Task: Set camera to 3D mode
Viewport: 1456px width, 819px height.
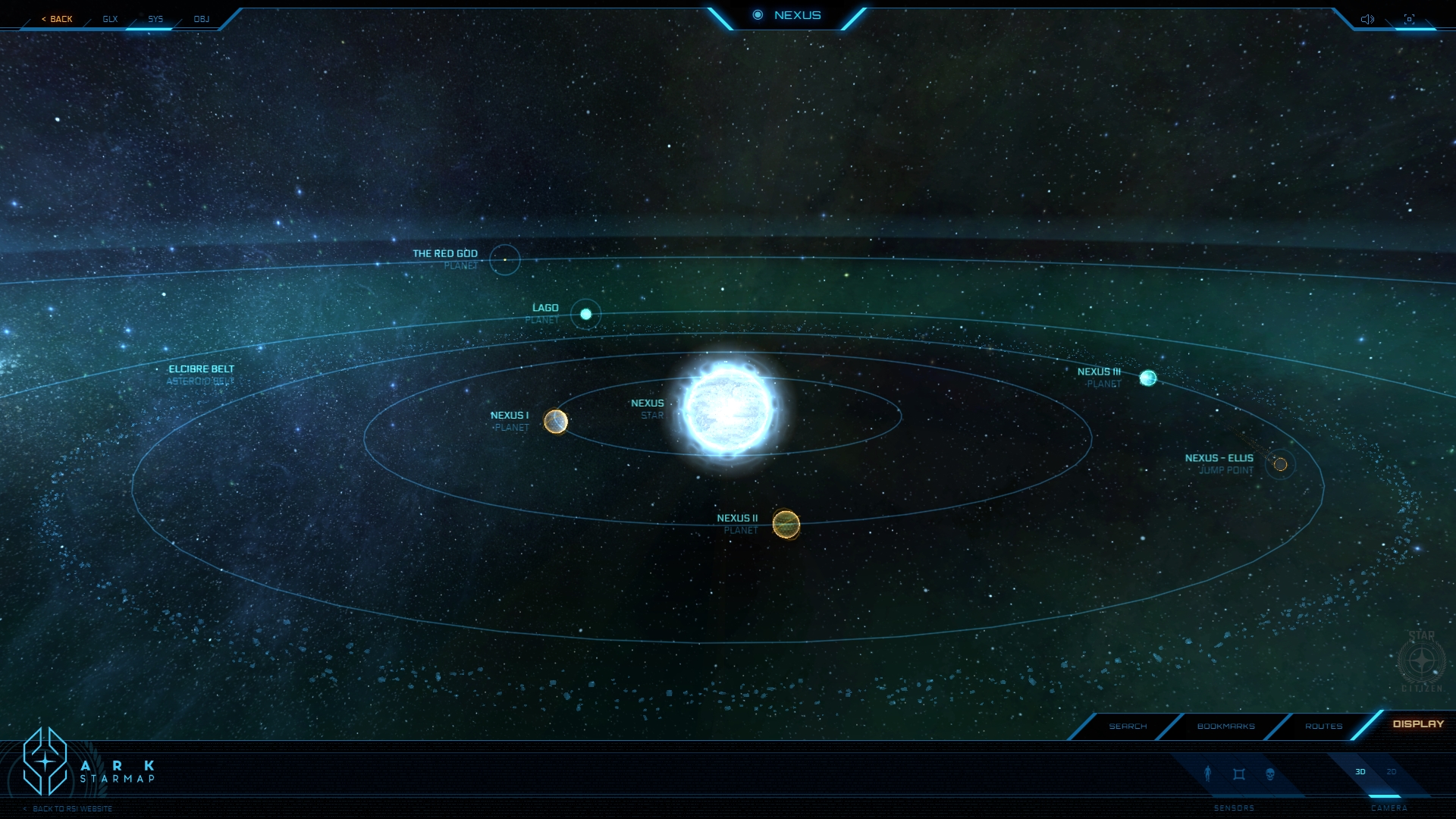Action: [1360, 772]
